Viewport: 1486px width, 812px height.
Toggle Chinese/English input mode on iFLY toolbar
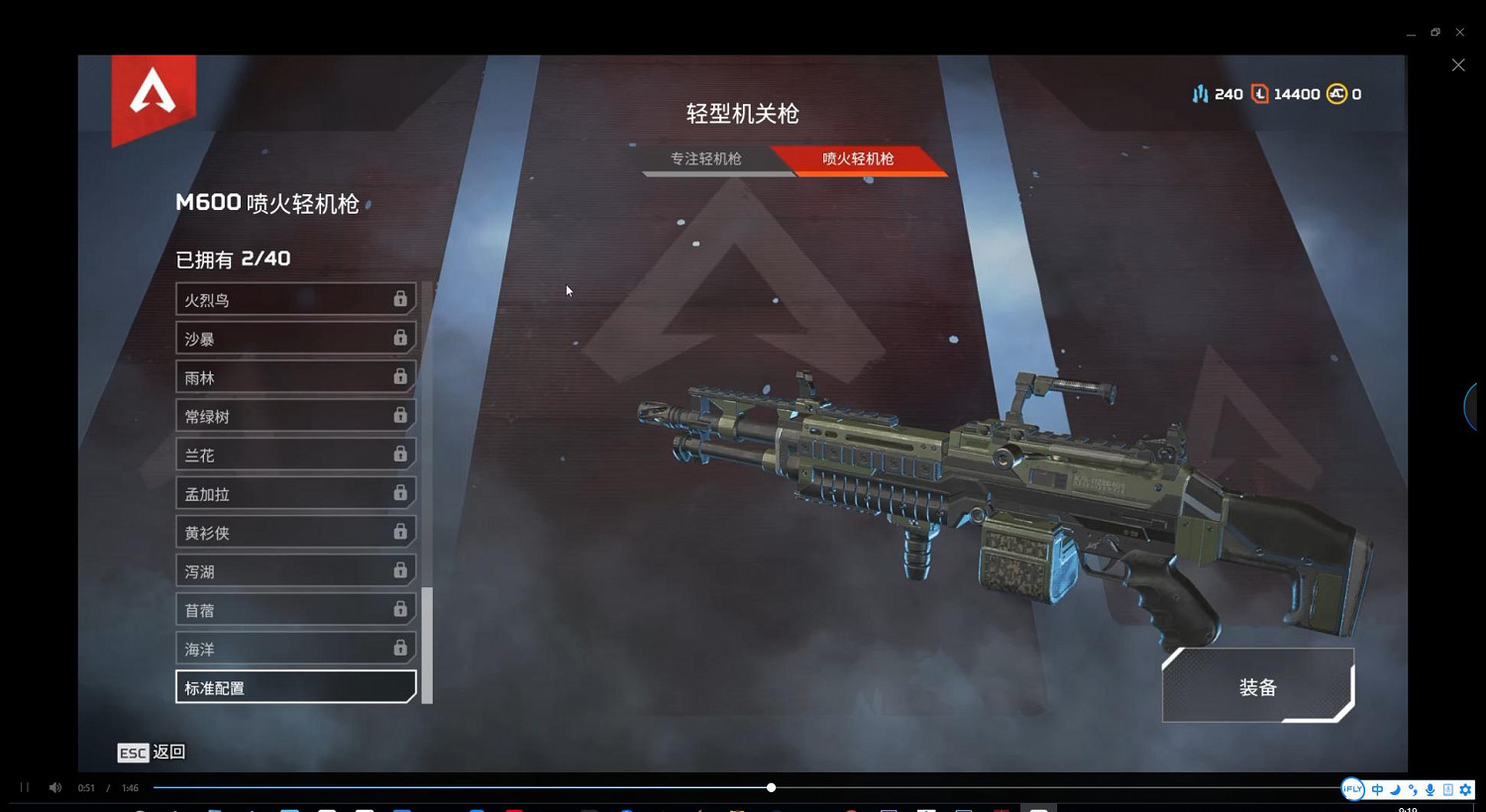click(x=1377, y=789)
